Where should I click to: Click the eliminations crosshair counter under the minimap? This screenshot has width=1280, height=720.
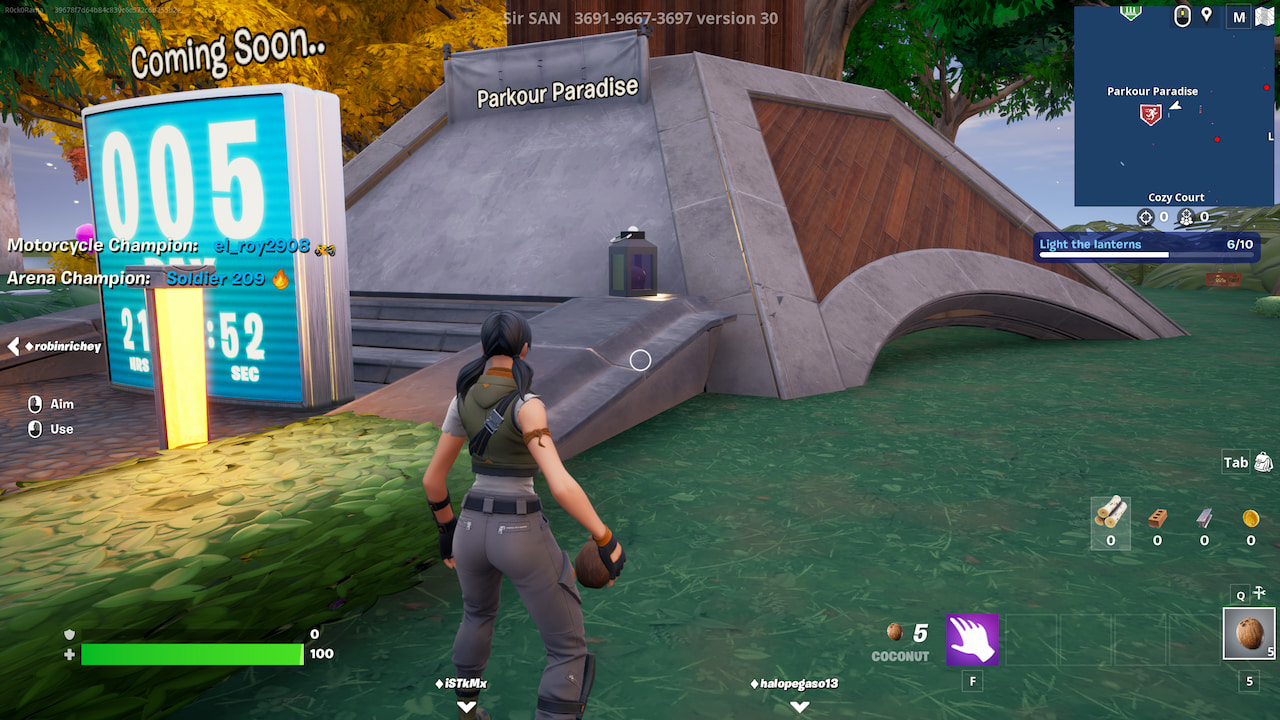point(1145,216)
